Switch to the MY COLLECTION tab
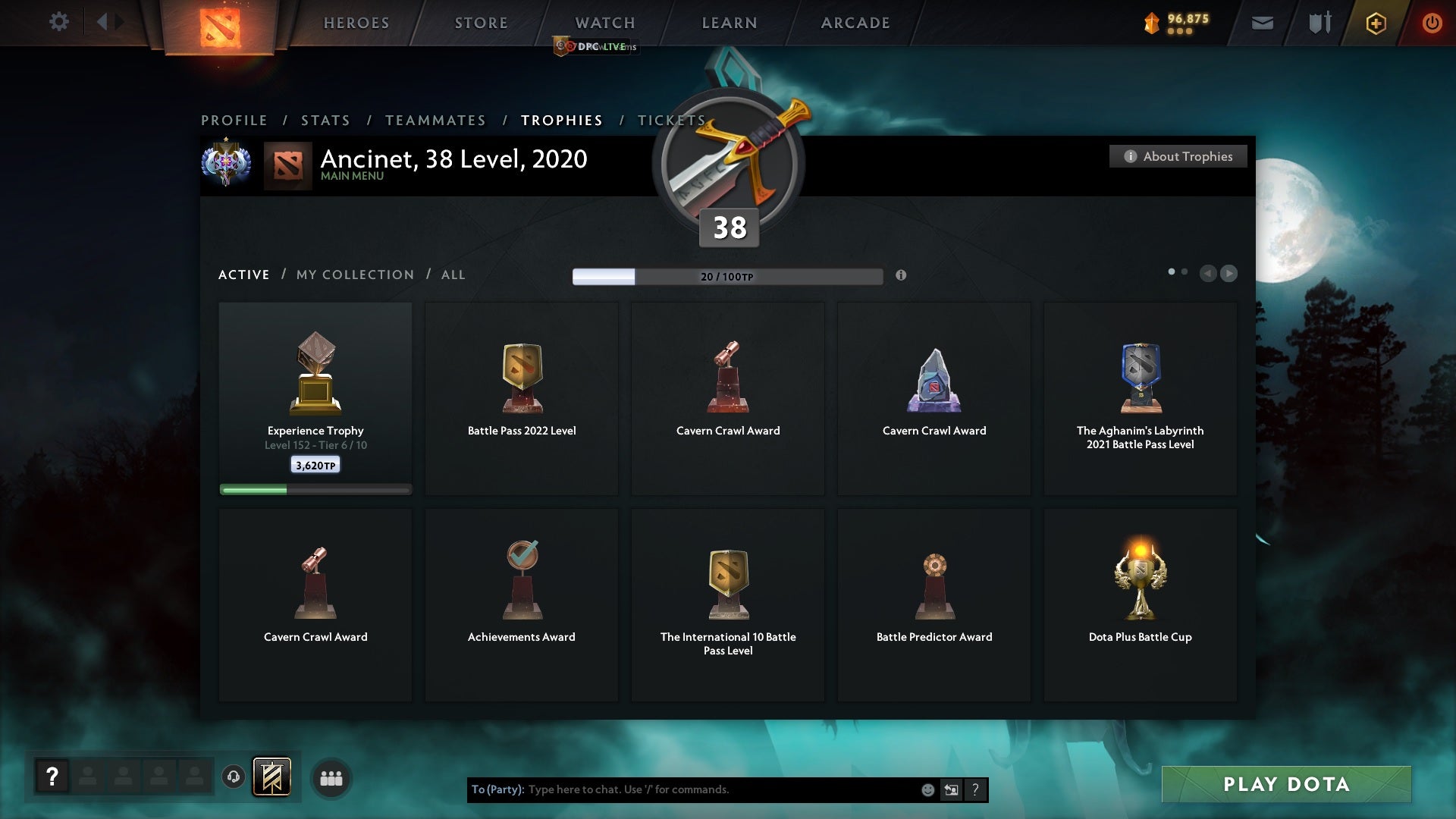 354,275
